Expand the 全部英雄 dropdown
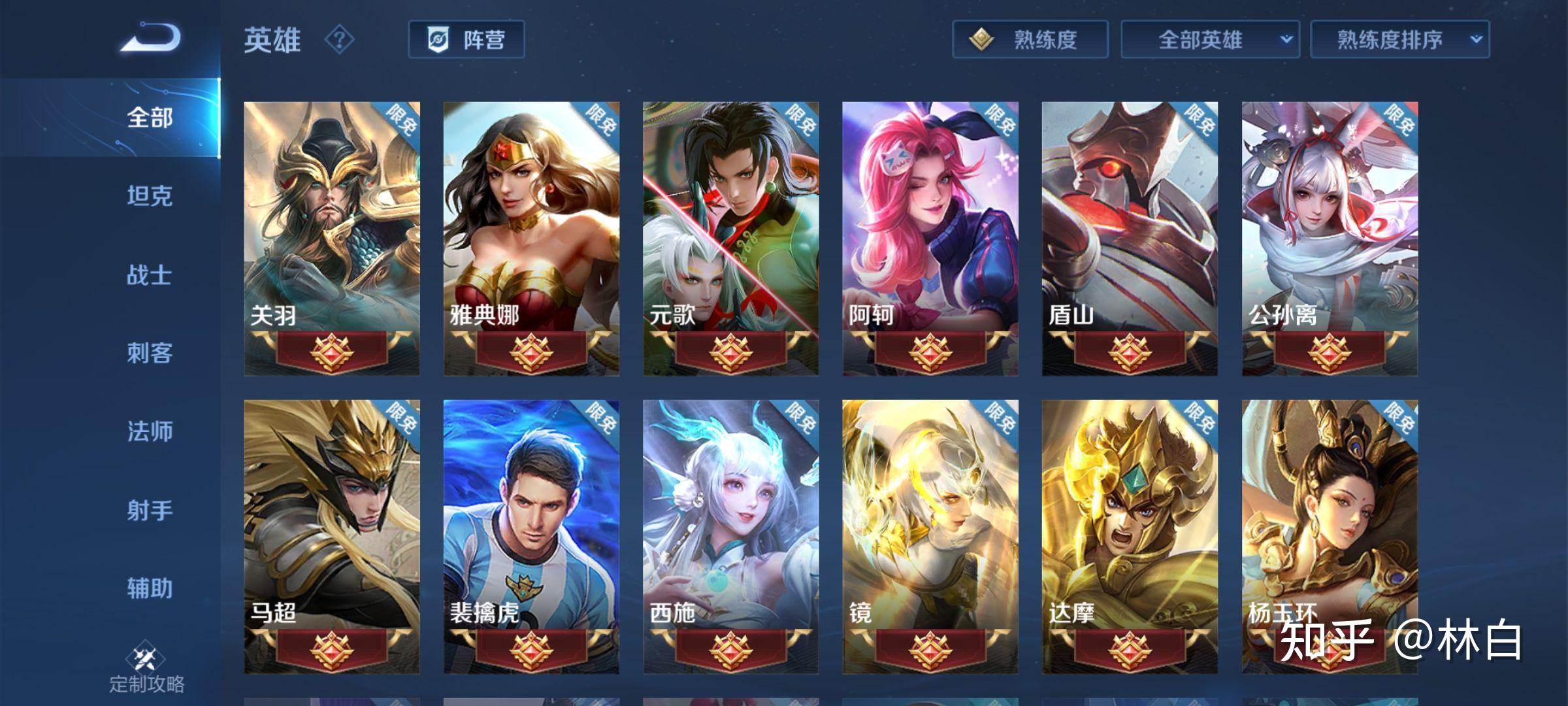The image size is (1568, 706). [x=1209, y=40]
